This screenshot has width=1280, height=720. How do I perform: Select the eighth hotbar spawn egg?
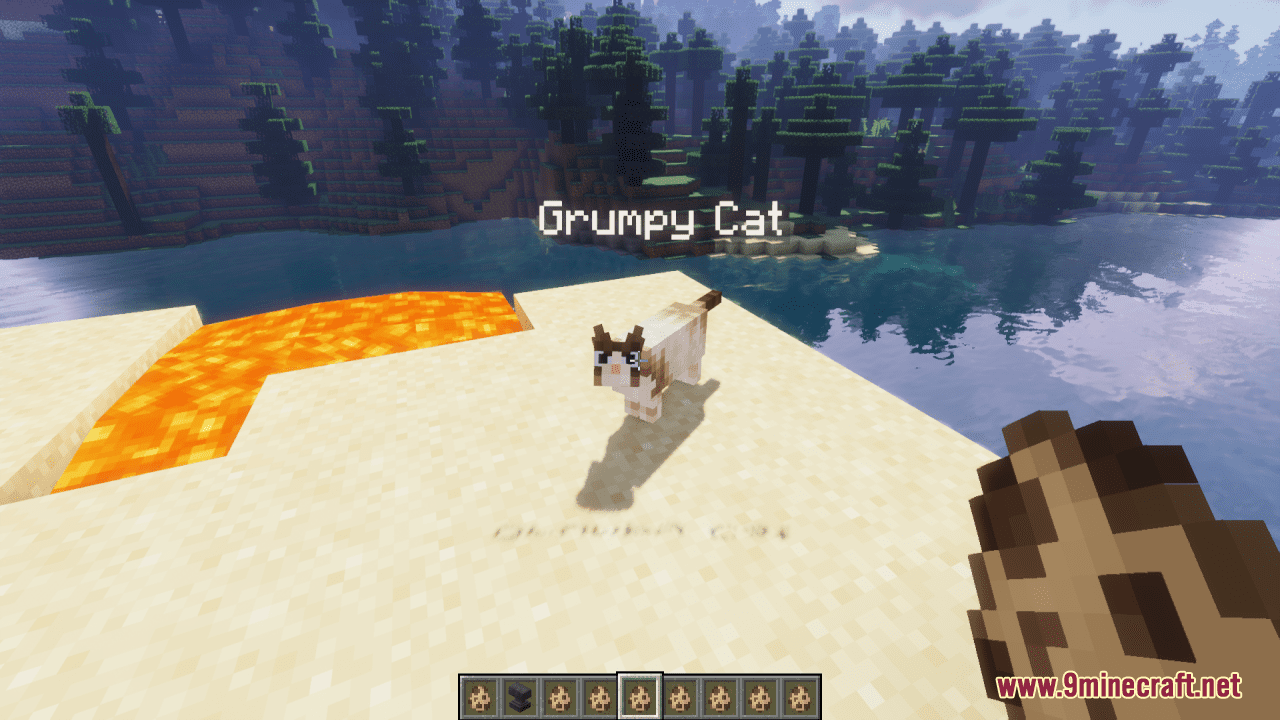click(x=758, y=692)
